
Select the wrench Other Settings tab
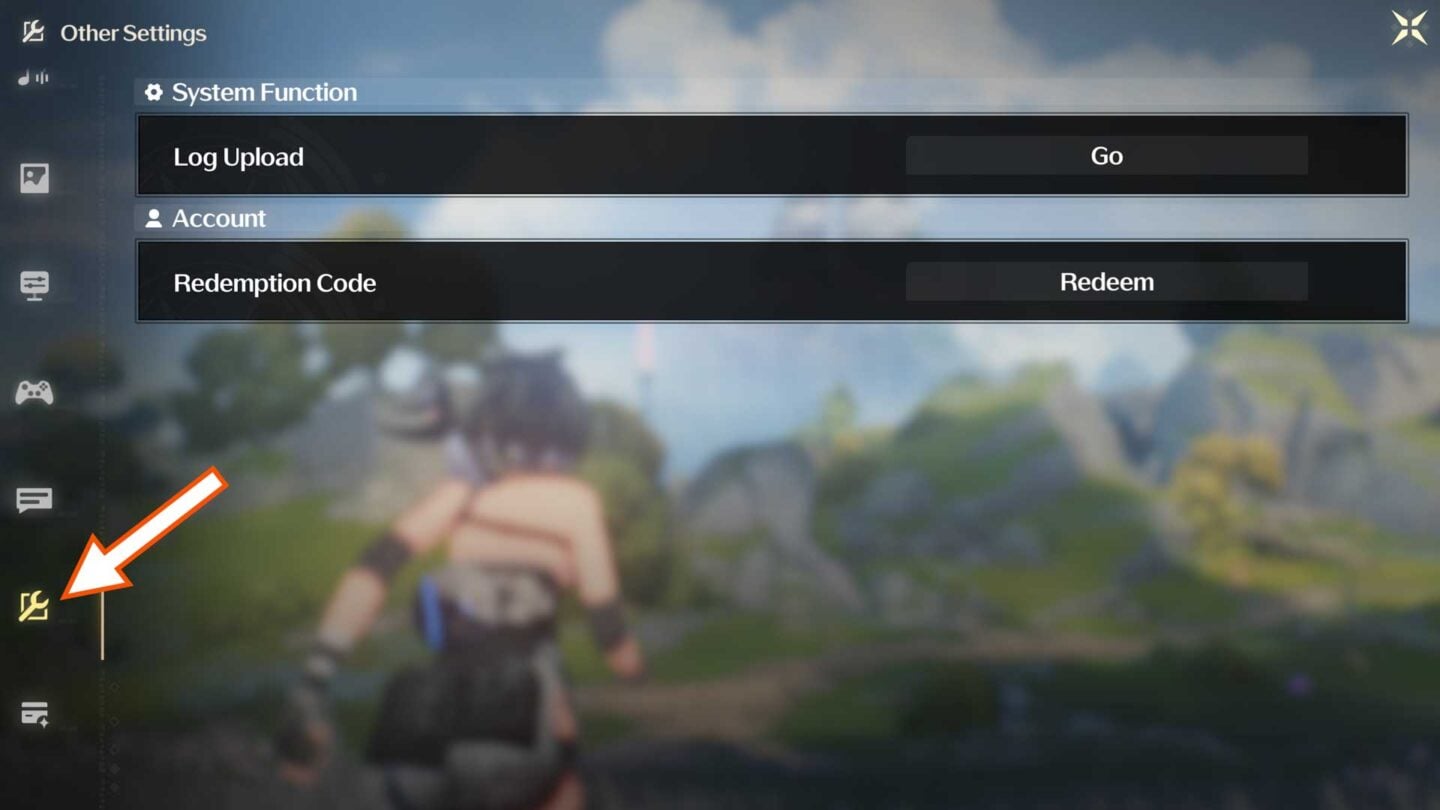34,606
